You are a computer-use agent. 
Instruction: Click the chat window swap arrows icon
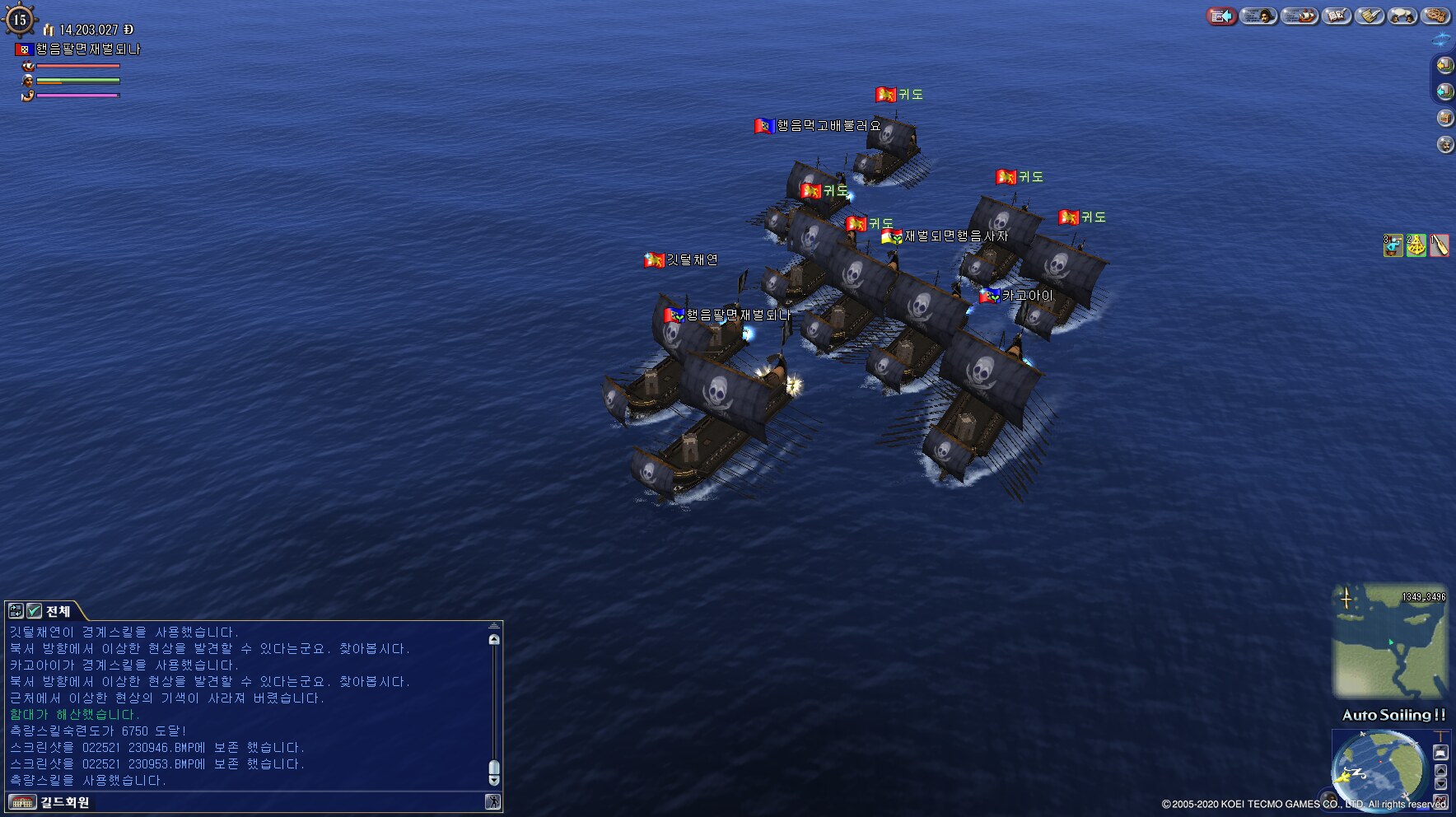[x=16, y=610]
